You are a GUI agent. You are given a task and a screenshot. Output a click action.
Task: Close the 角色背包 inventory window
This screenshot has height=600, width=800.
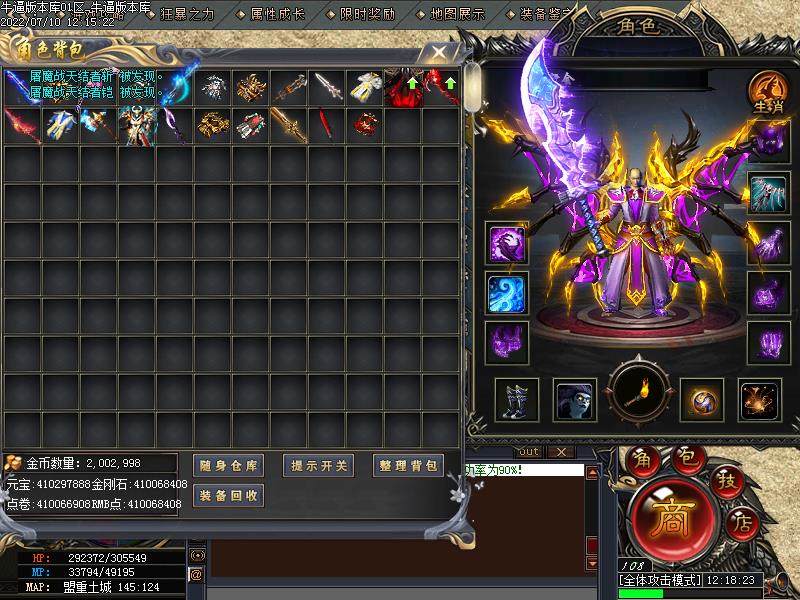pos(436,52)
